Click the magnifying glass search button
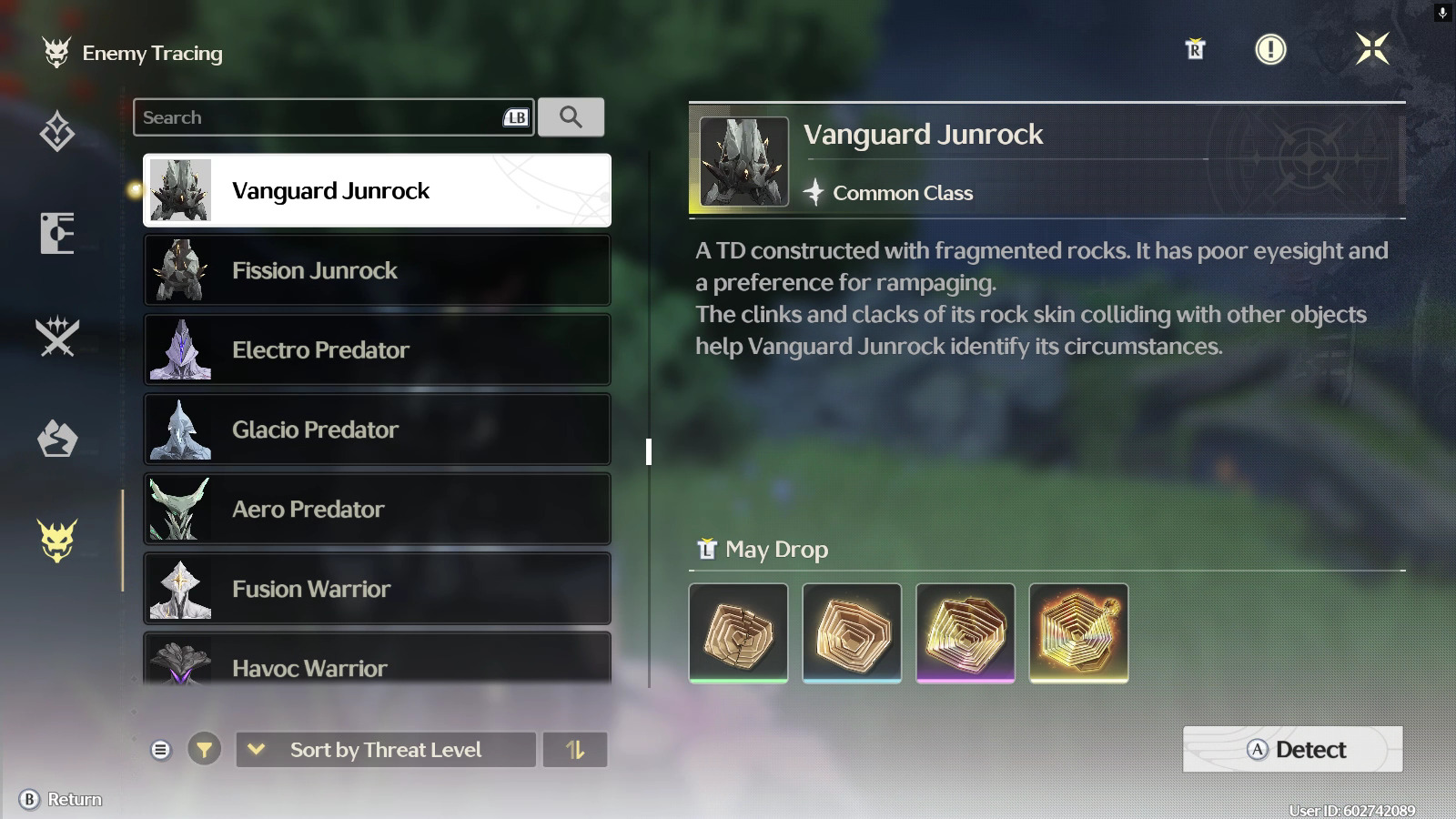Viewport: 1456px width, 819px height. (x=571, y=117)
